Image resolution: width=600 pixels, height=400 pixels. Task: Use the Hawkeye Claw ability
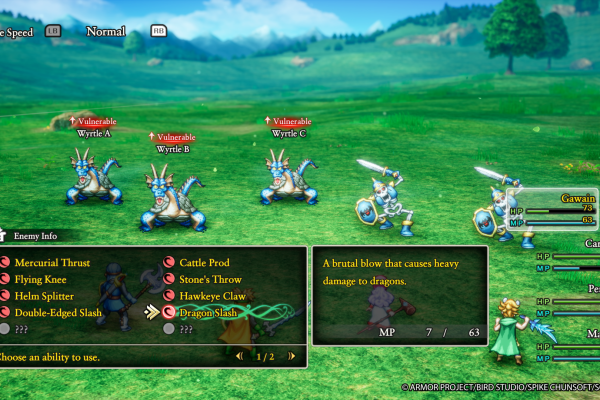pyautogui.click(x=210, y=296)
